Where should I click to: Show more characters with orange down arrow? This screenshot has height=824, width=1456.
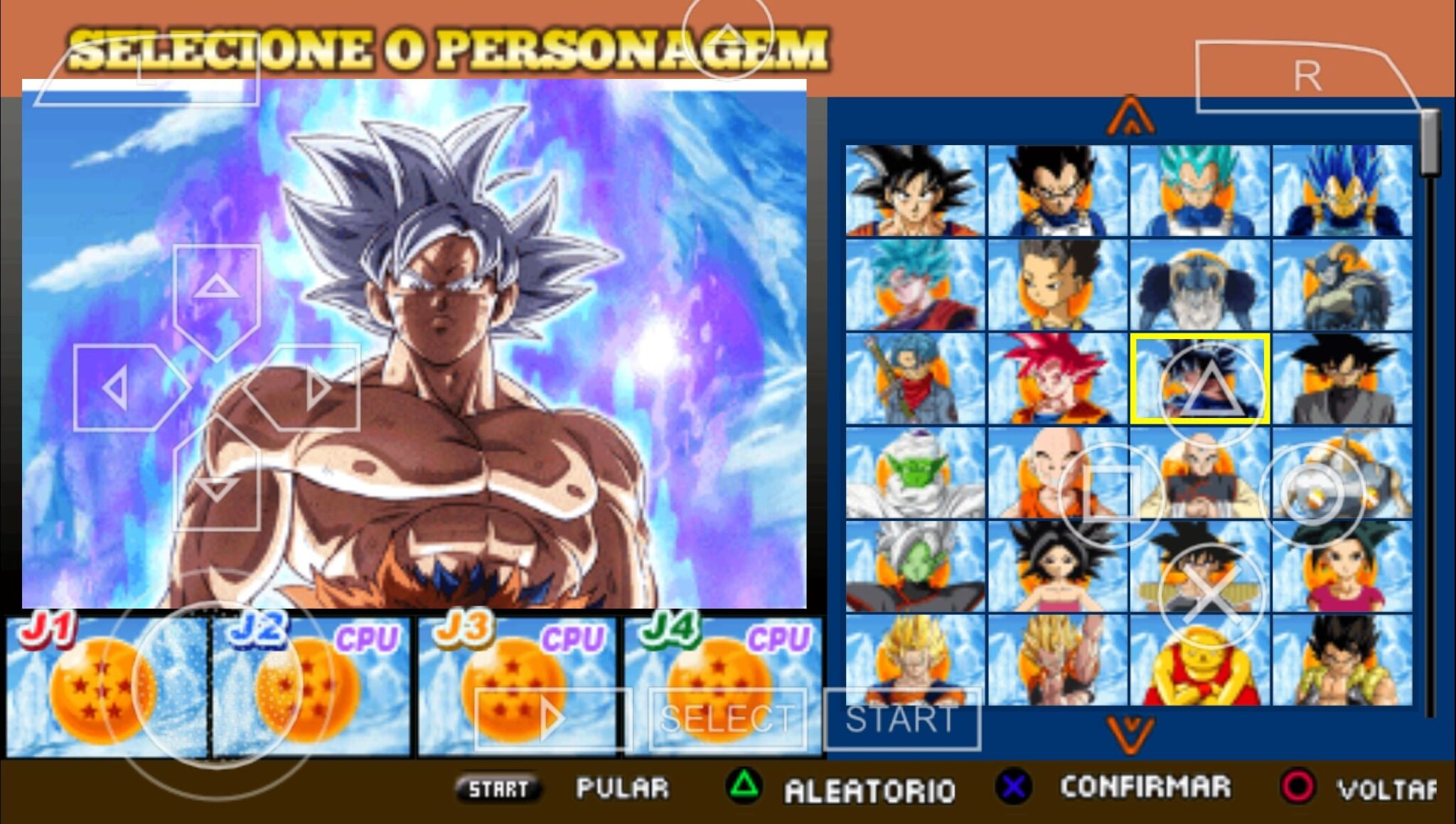(1130, 734)
